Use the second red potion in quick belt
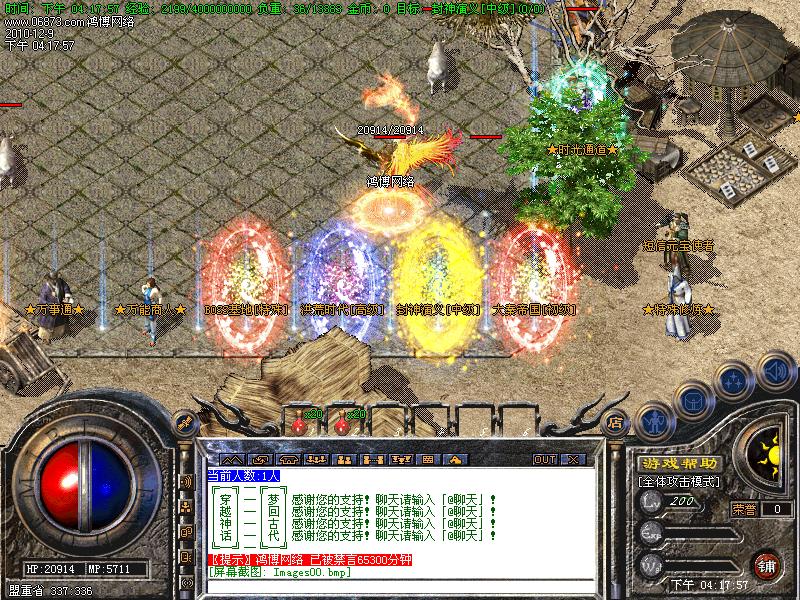Screen dimensions: 800x600 (x=340, y=423)
